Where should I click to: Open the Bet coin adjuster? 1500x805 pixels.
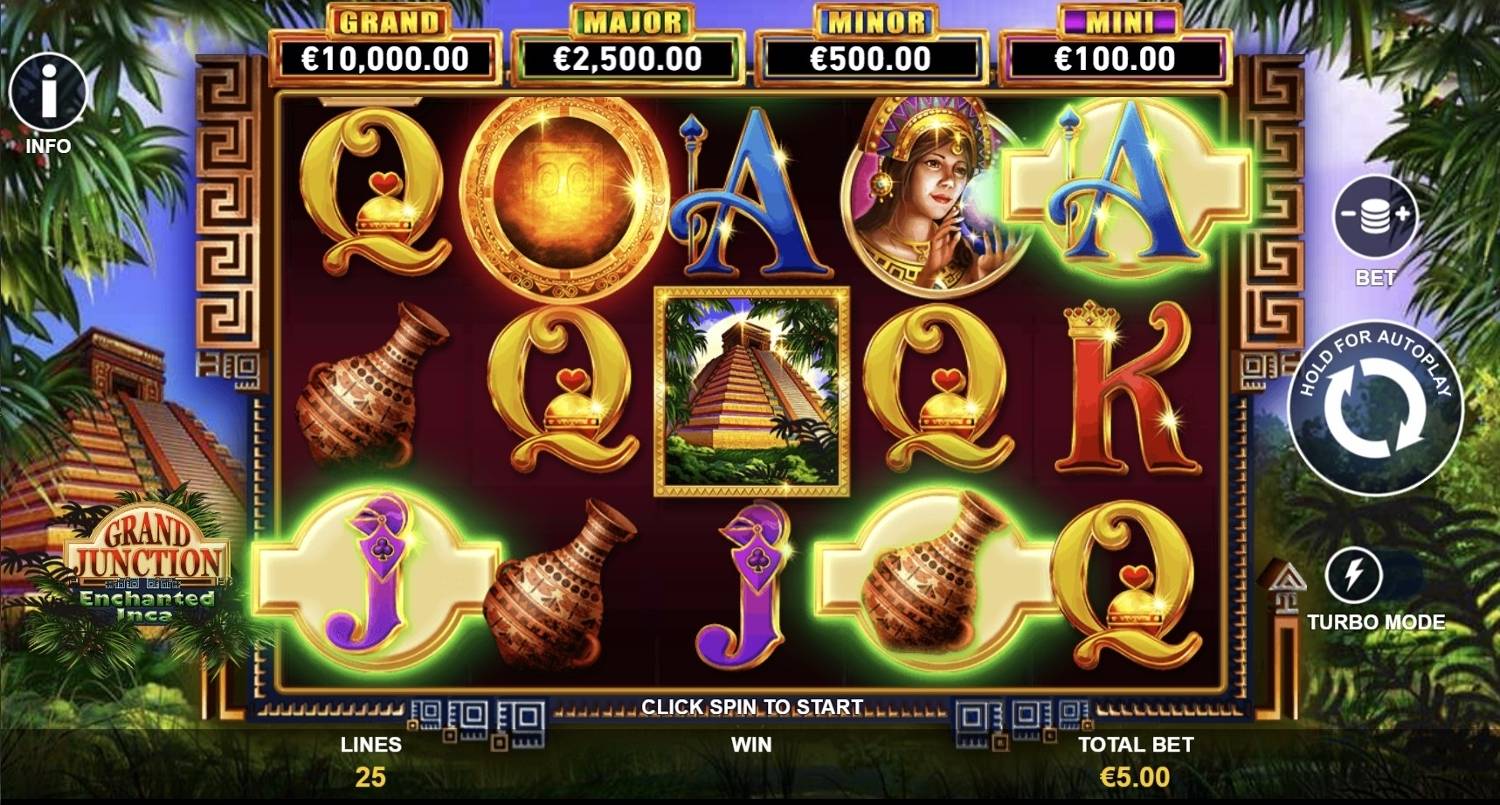click(x=1375, y=217)
